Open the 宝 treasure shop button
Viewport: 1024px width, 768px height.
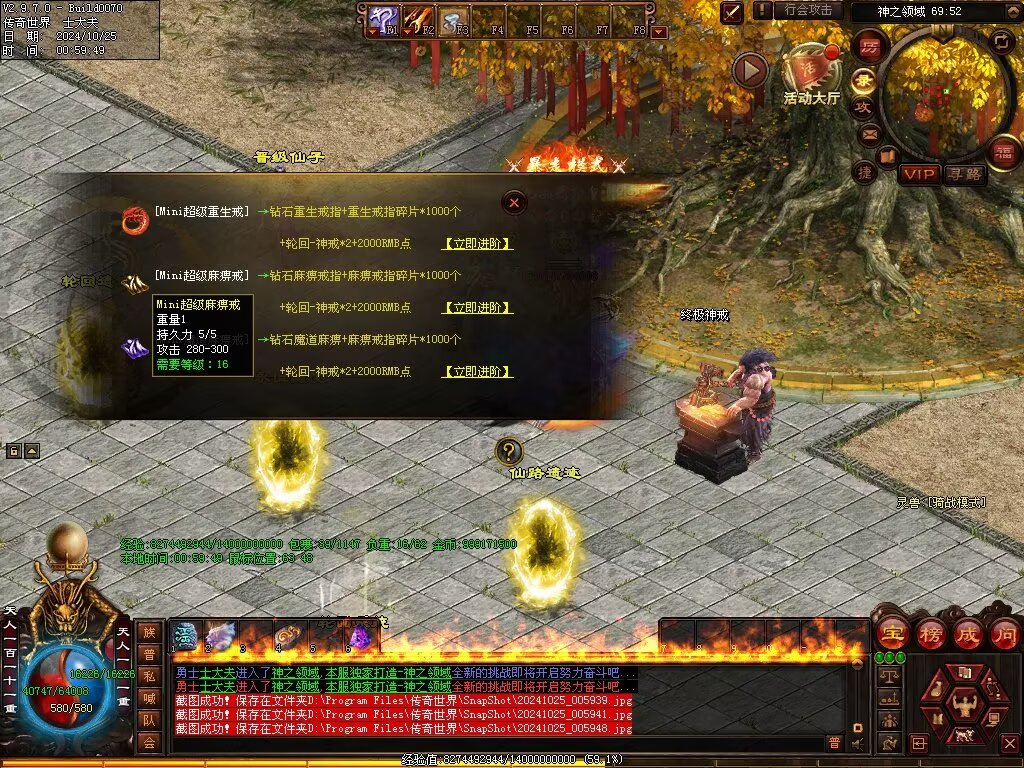pos(890,632)
